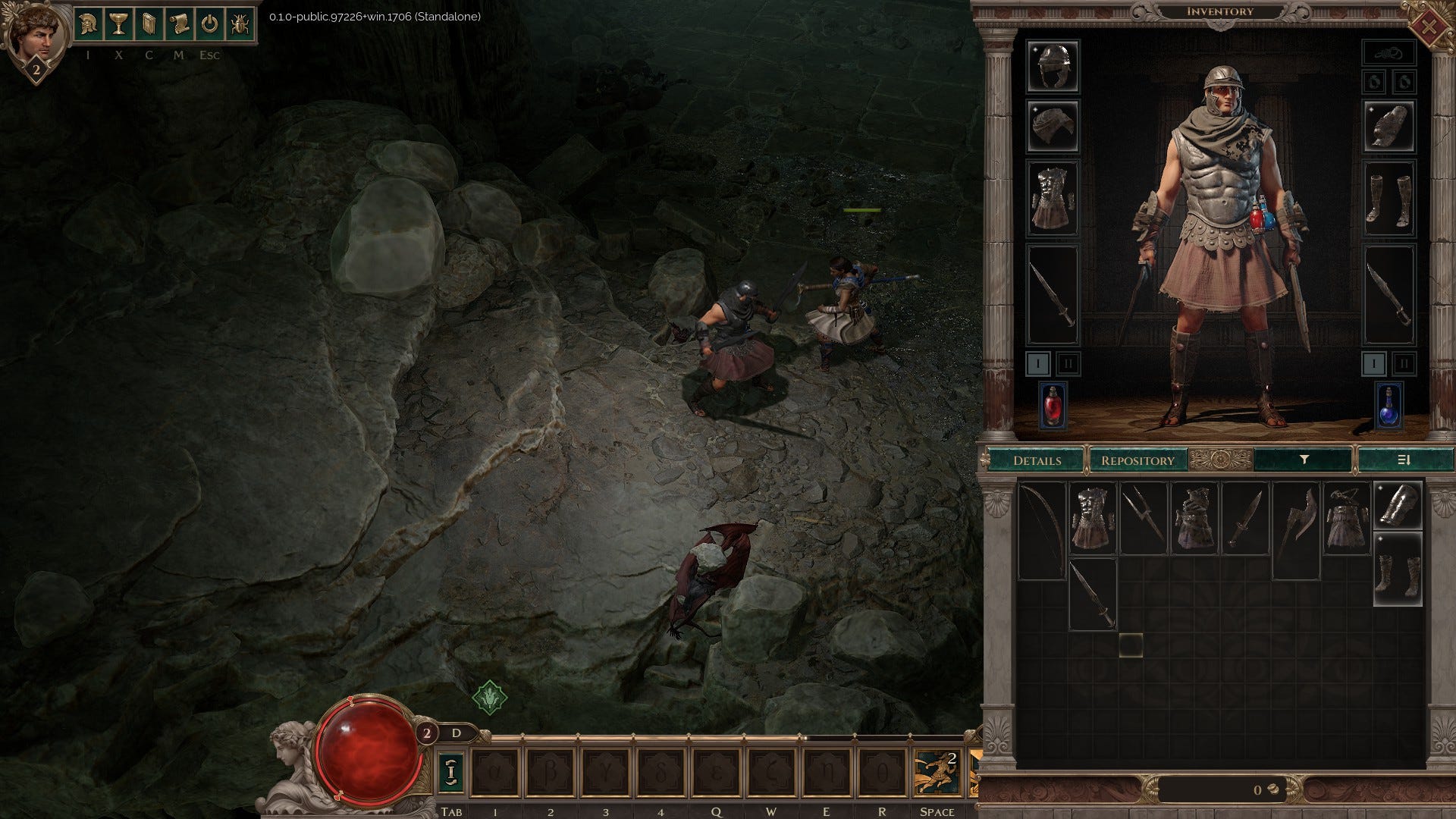Show the Details panel
The height and width of the screenshot is (819, 1456).
click(1037, 460)
